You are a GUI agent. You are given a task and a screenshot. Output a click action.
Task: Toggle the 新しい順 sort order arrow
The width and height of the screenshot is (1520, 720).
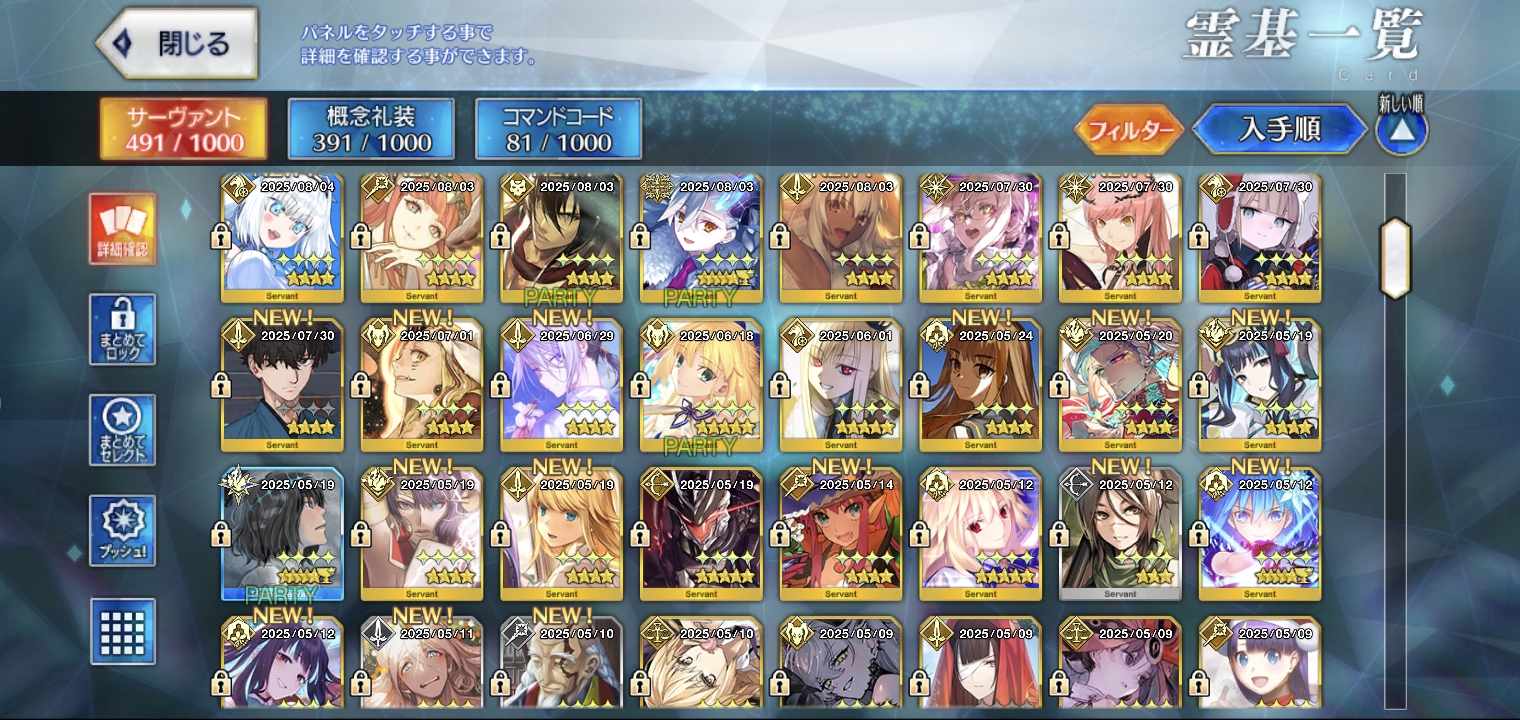point(1401,130)
